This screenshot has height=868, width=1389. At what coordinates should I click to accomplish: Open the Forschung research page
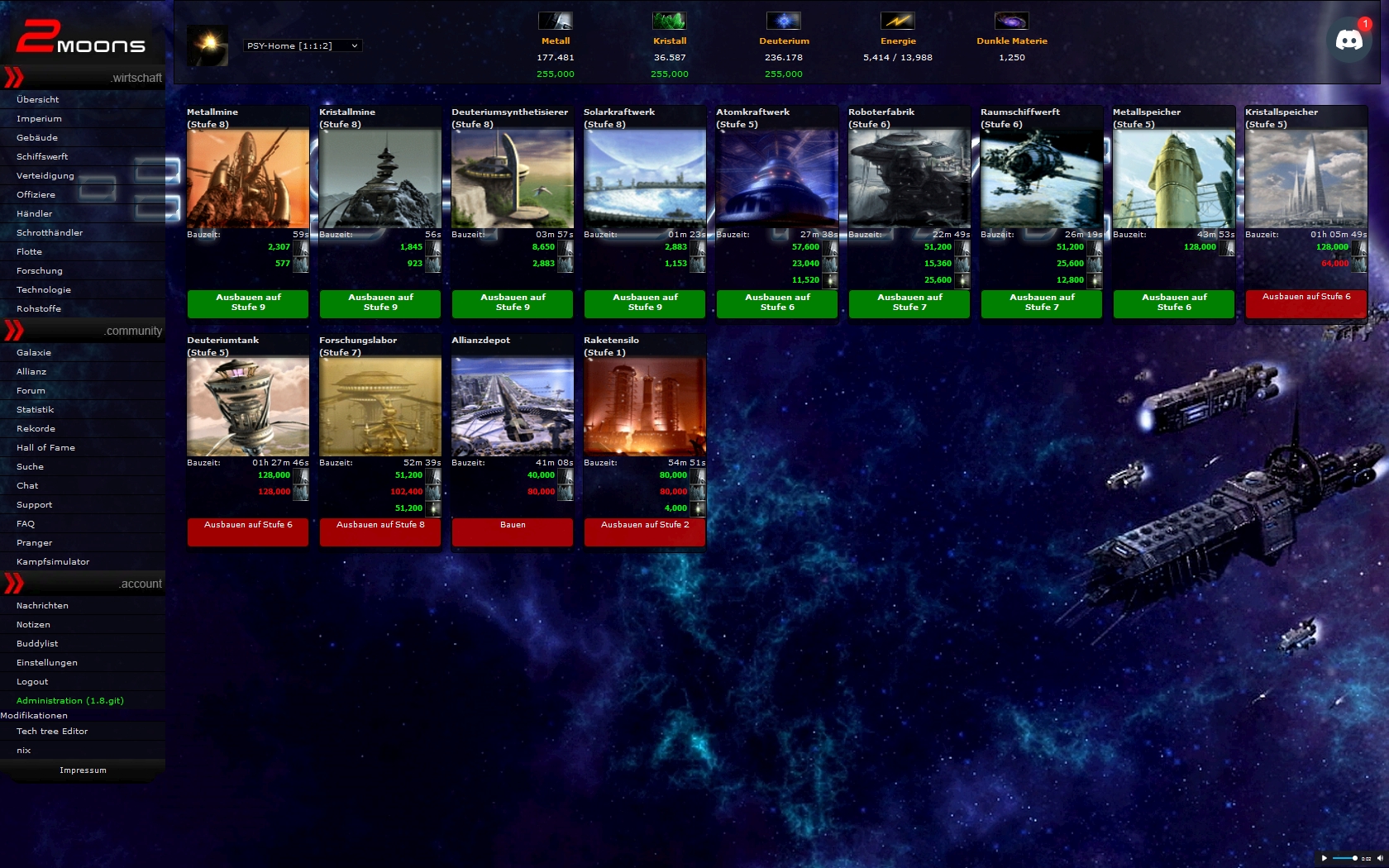(40, 270)
